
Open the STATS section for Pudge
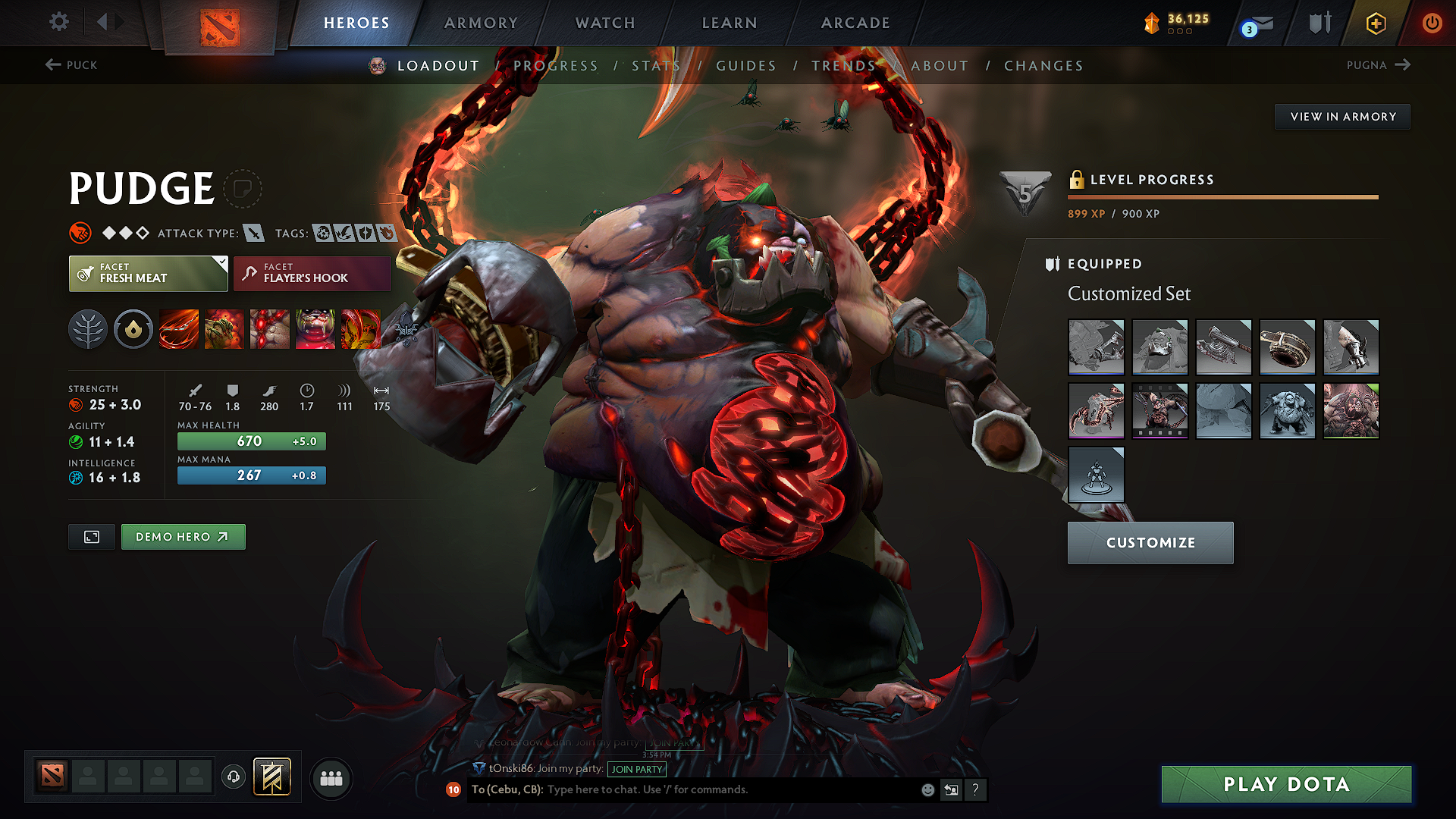click(x=655, y=66)
